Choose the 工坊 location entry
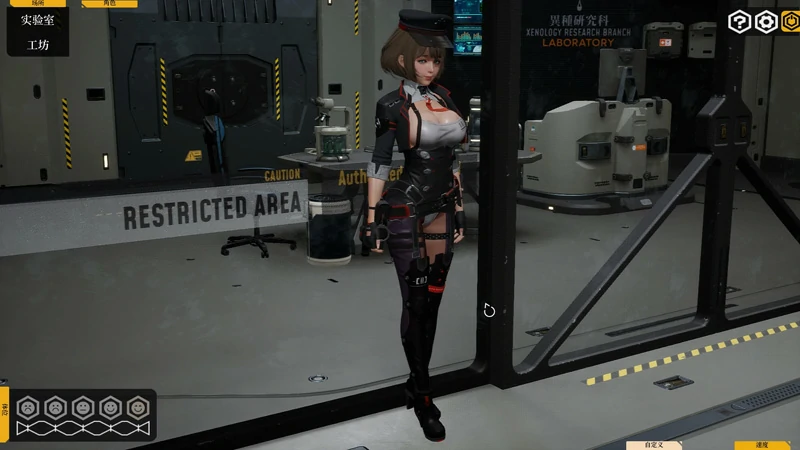The width and height of the screenshot is (800, 450). point(38,45)
